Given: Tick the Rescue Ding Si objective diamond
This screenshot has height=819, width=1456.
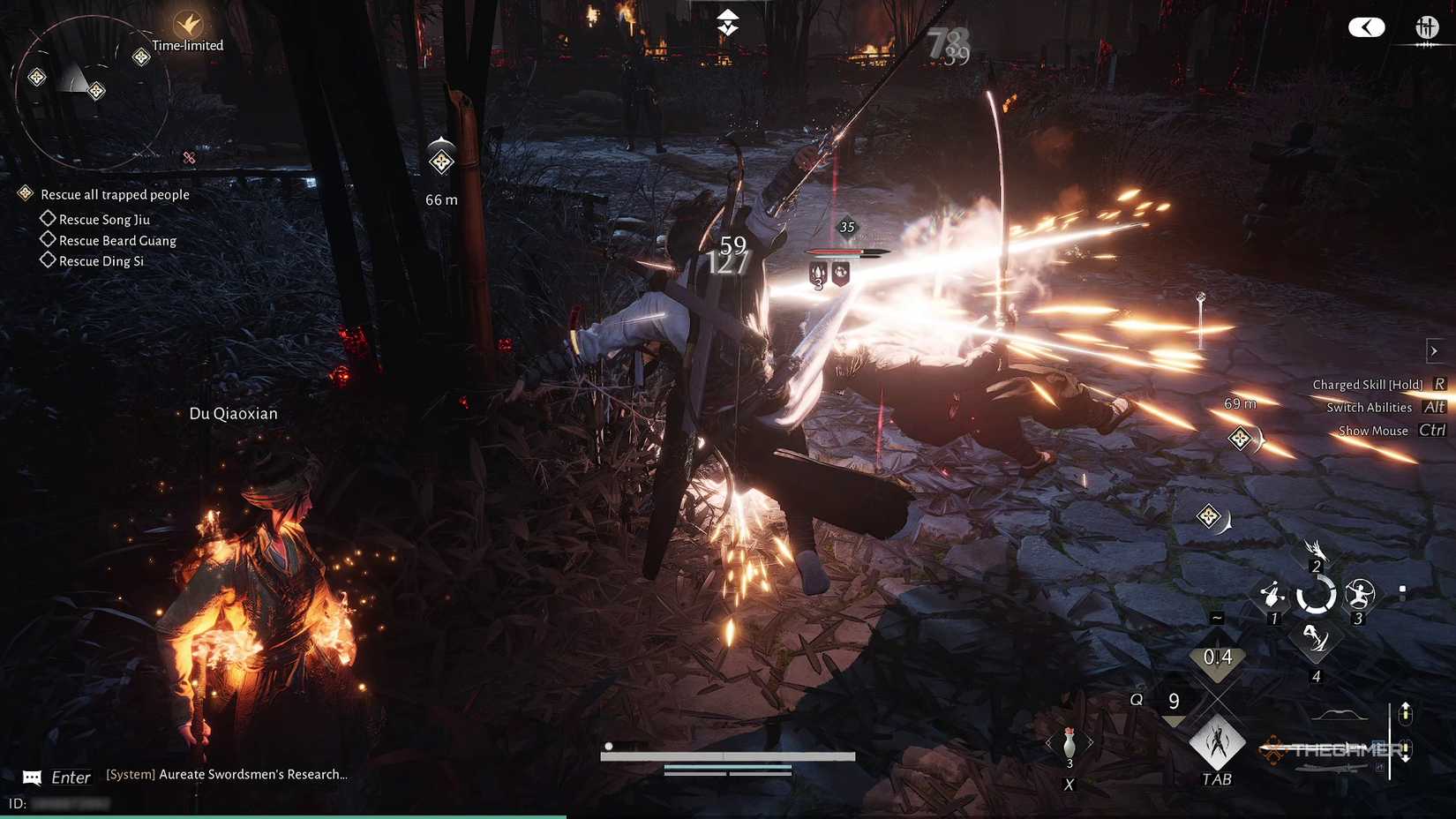Looking at the screenshot, I should coord(49,259).
